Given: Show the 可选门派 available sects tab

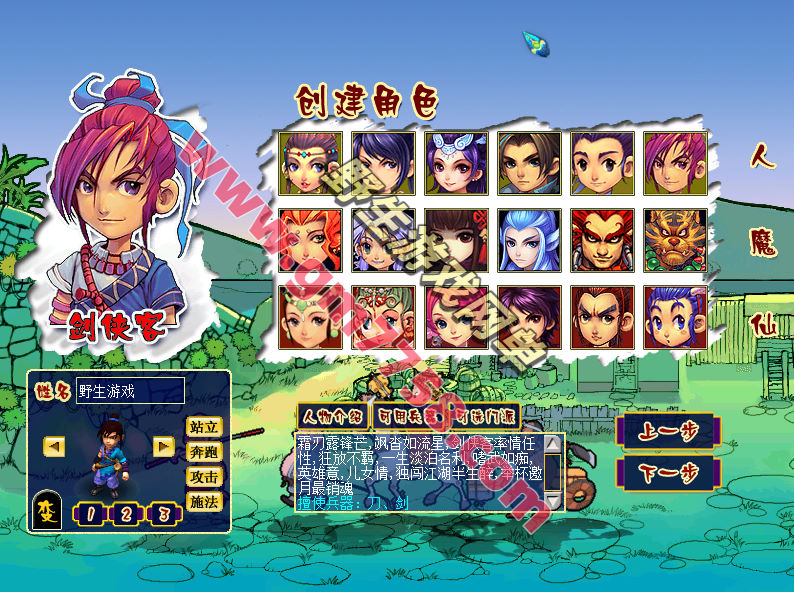Looking at the screenshot, I should [x=481, y=416].
